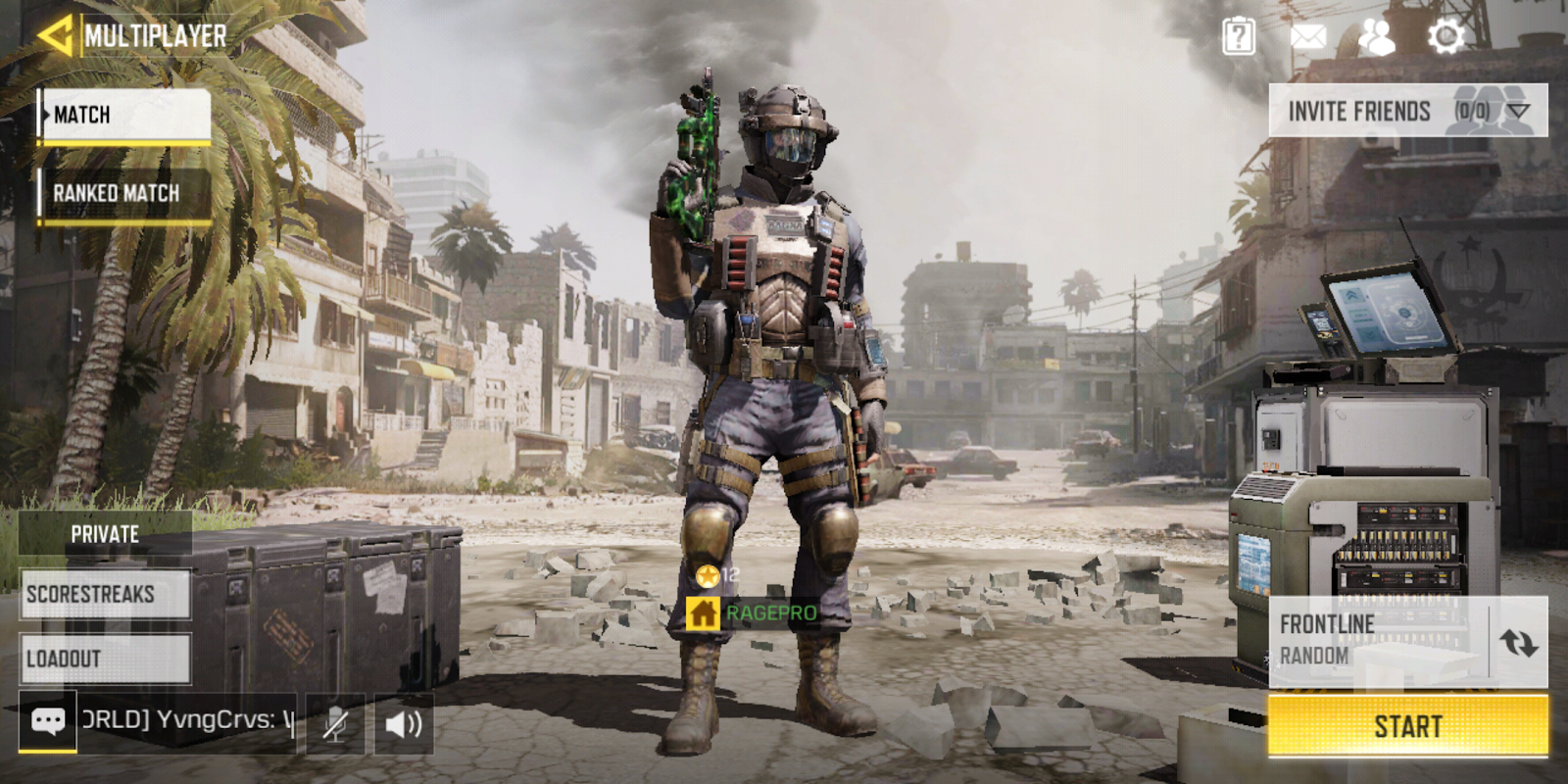Expand the Invite Friends dropdown
This screenshot has width=1568, height=784.
point(1520,110)
